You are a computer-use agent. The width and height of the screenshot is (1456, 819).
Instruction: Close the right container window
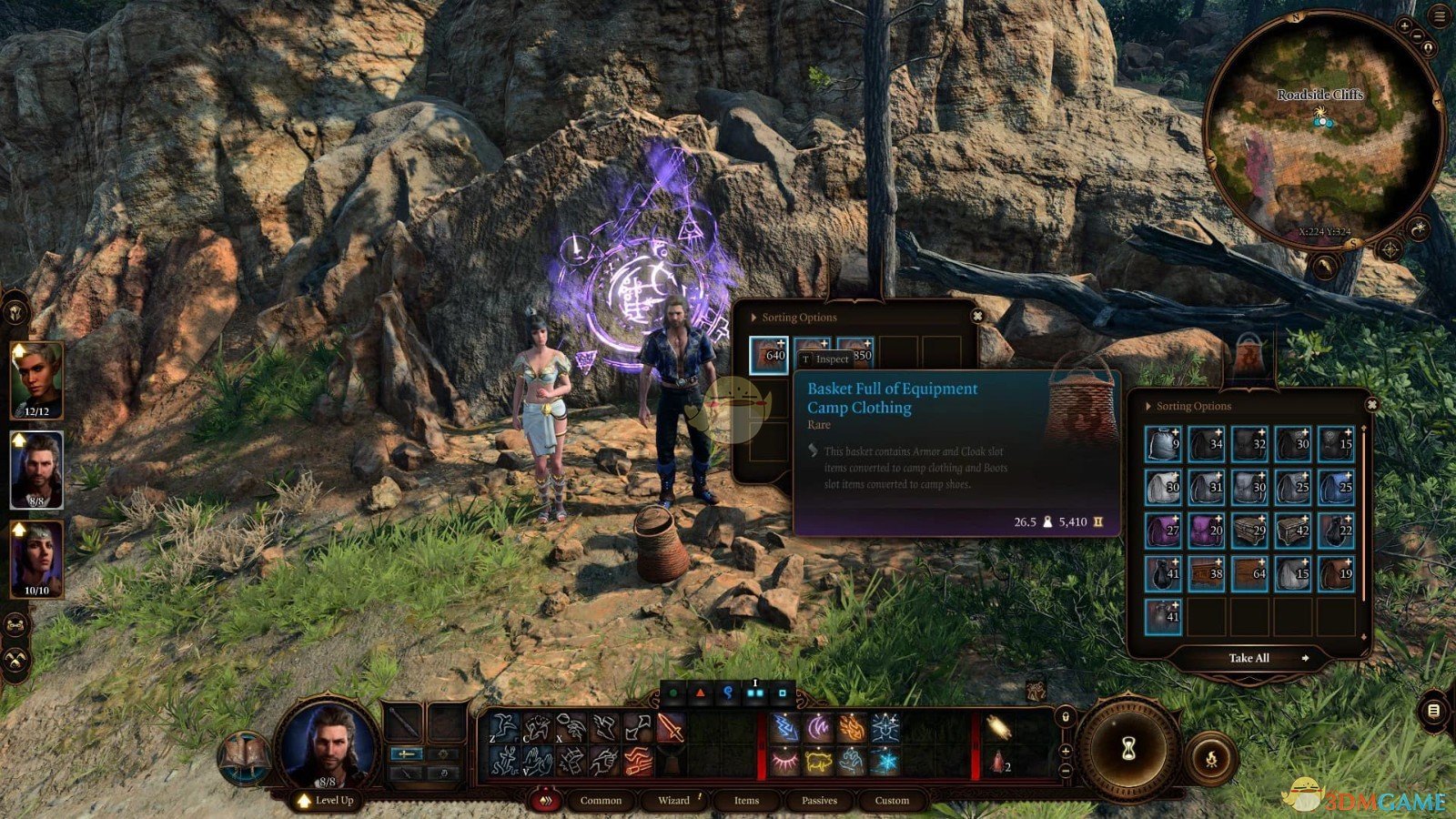[1371, 405]
